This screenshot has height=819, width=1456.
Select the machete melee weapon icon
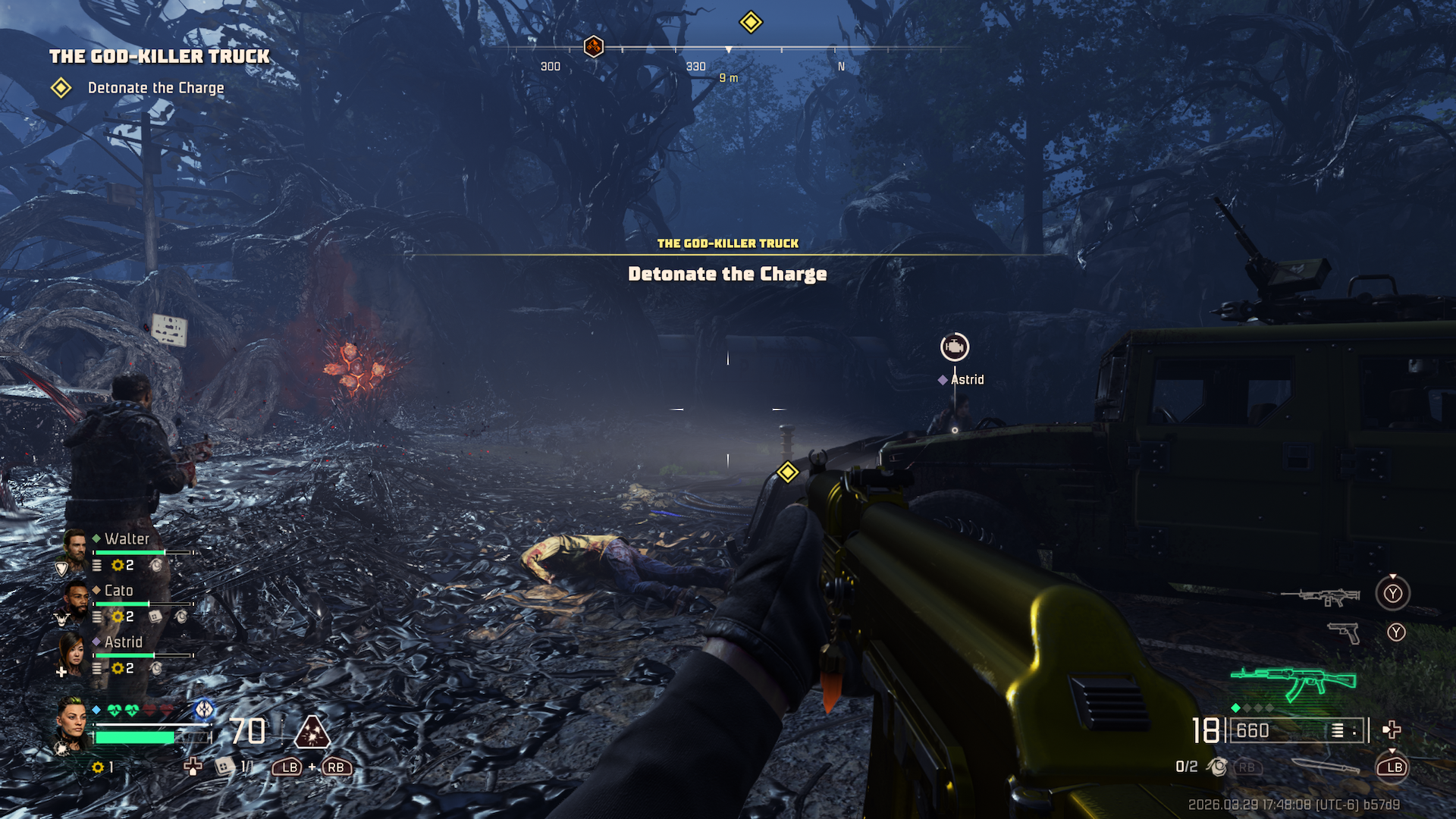click(1326, 767)
